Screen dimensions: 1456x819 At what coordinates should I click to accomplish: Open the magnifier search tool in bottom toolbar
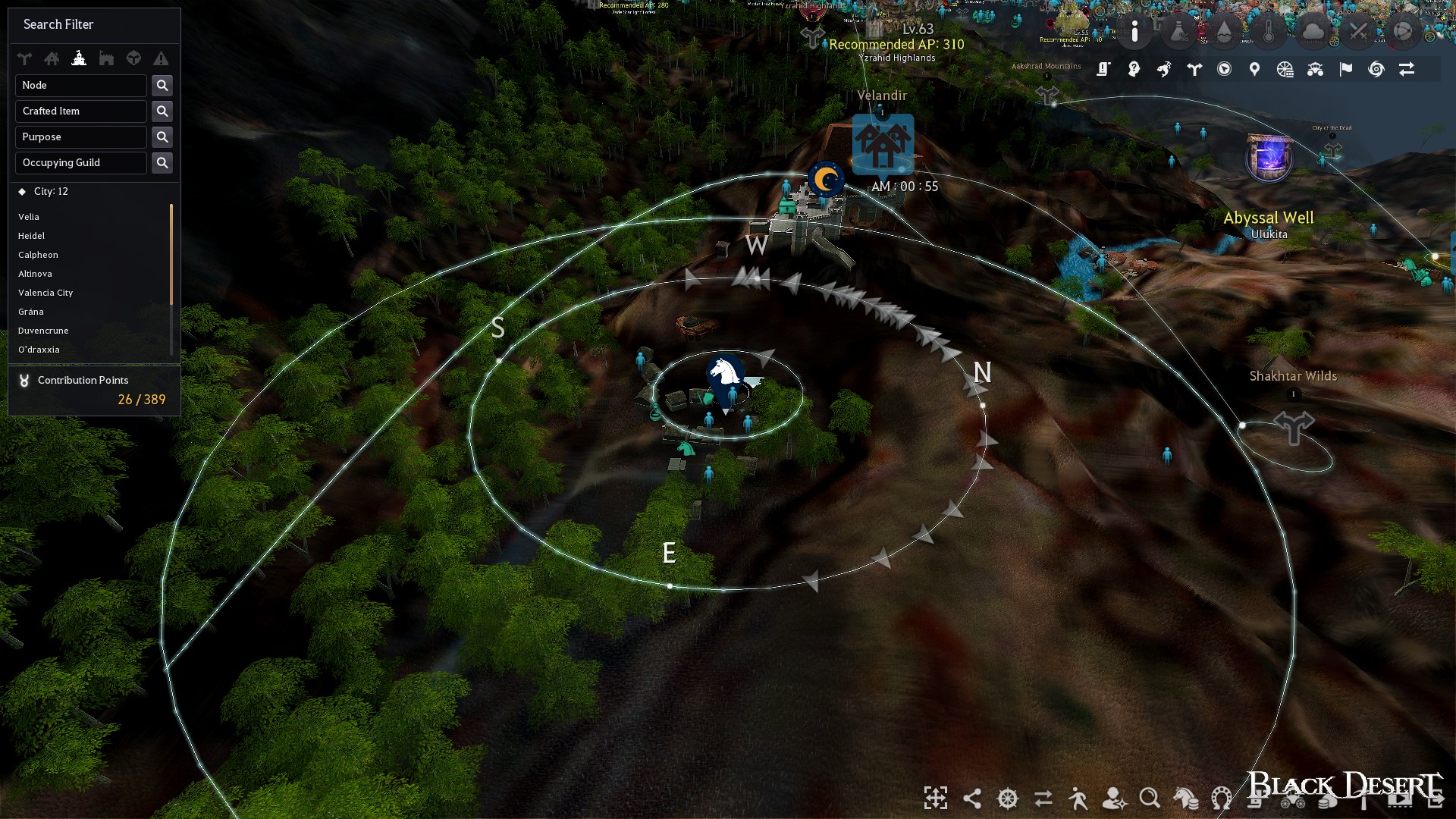pyautogui.click(x=1149, y=799)
